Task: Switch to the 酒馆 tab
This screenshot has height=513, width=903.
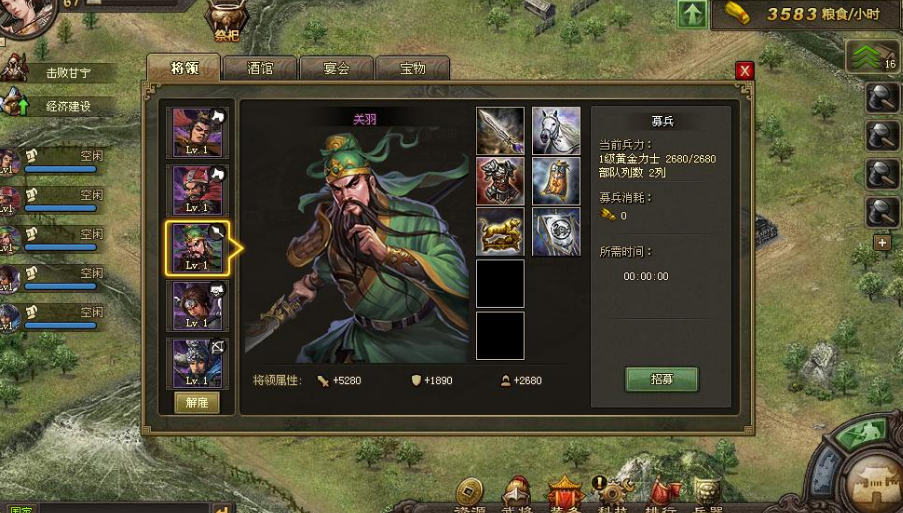Action: (260, 68)
